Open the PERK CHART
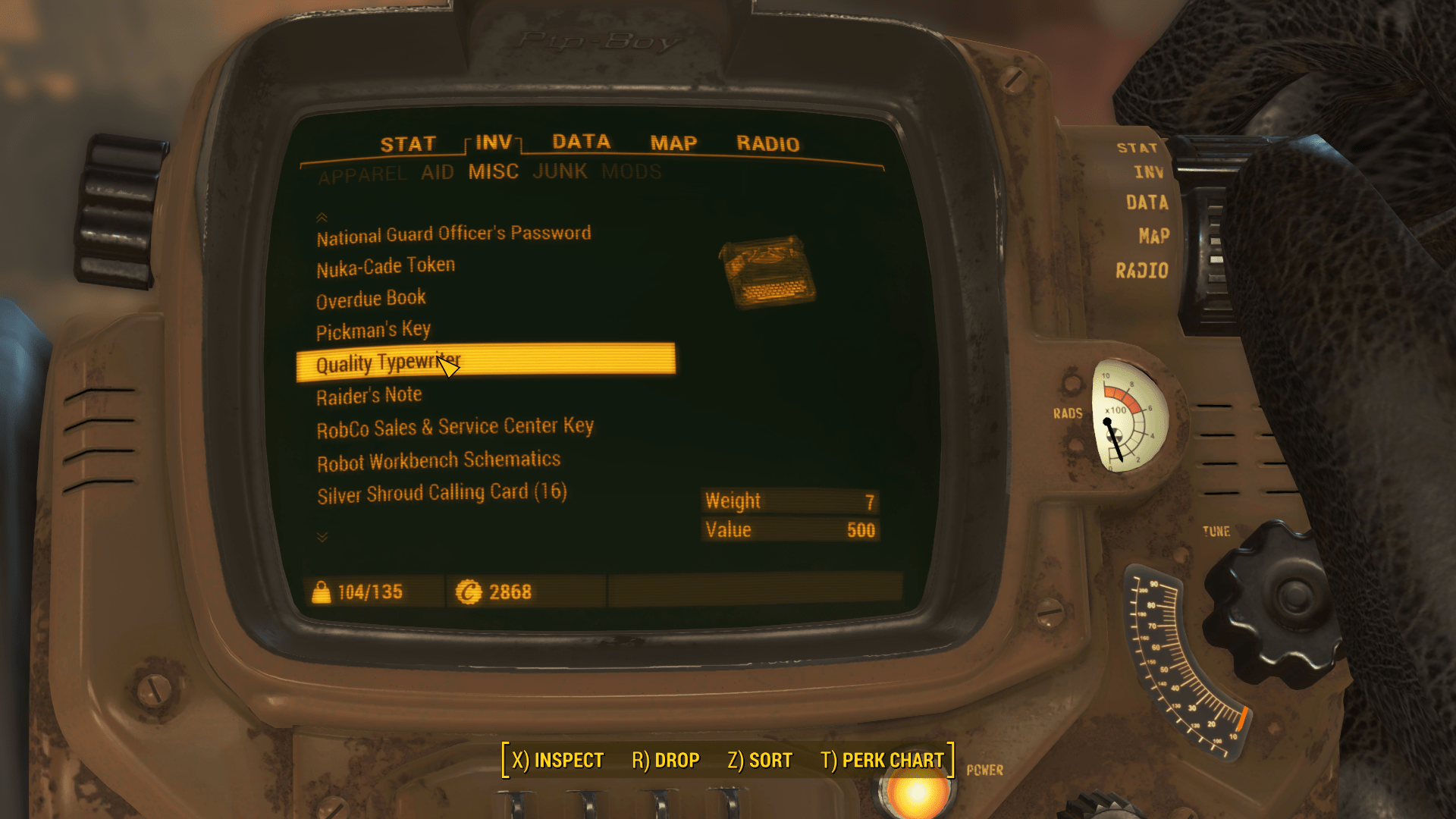 click(x=882, y=761)
